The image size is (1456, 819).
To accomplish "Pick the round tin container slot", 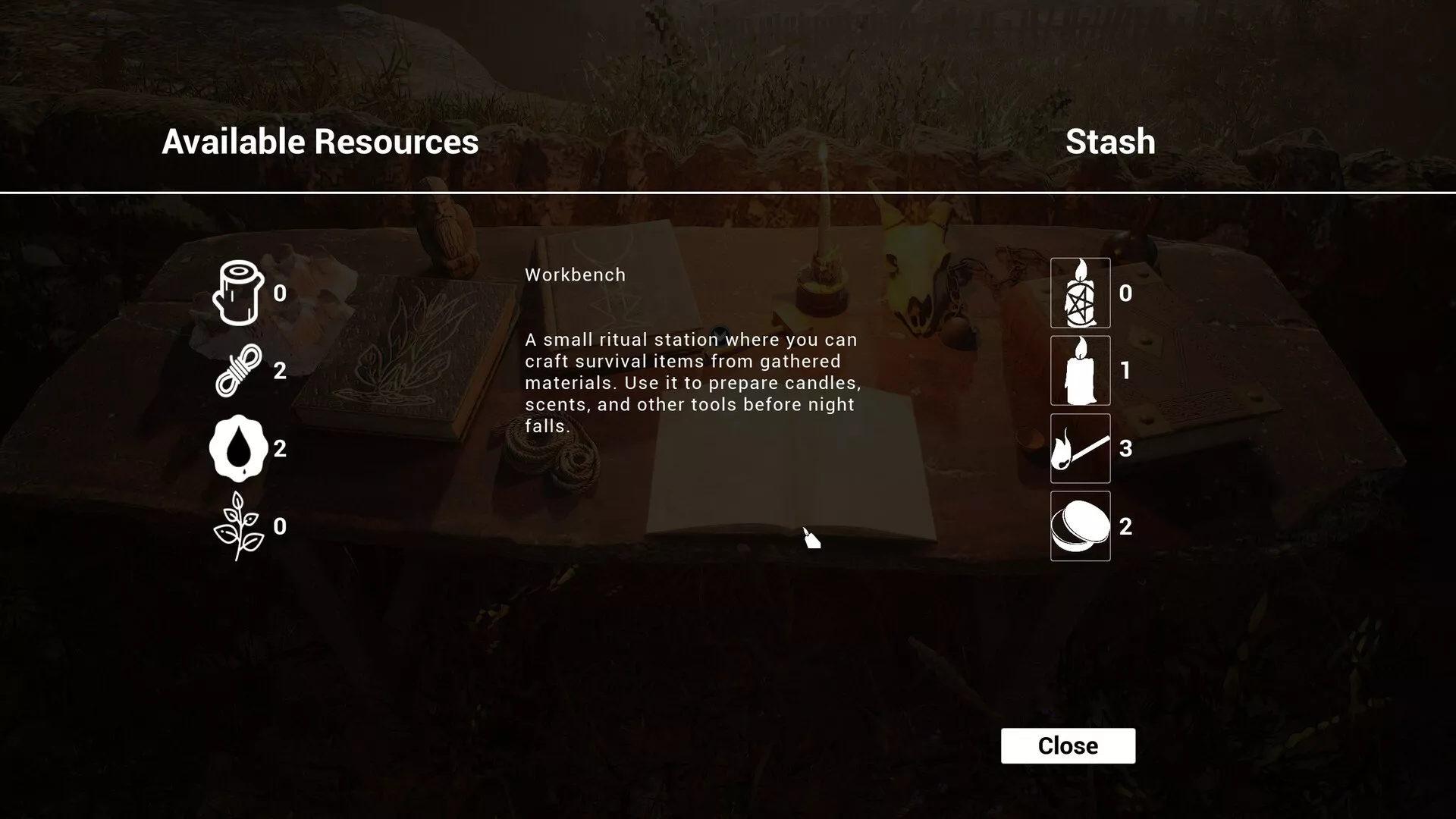I will pyautogui.click(x=1080, y=526).
